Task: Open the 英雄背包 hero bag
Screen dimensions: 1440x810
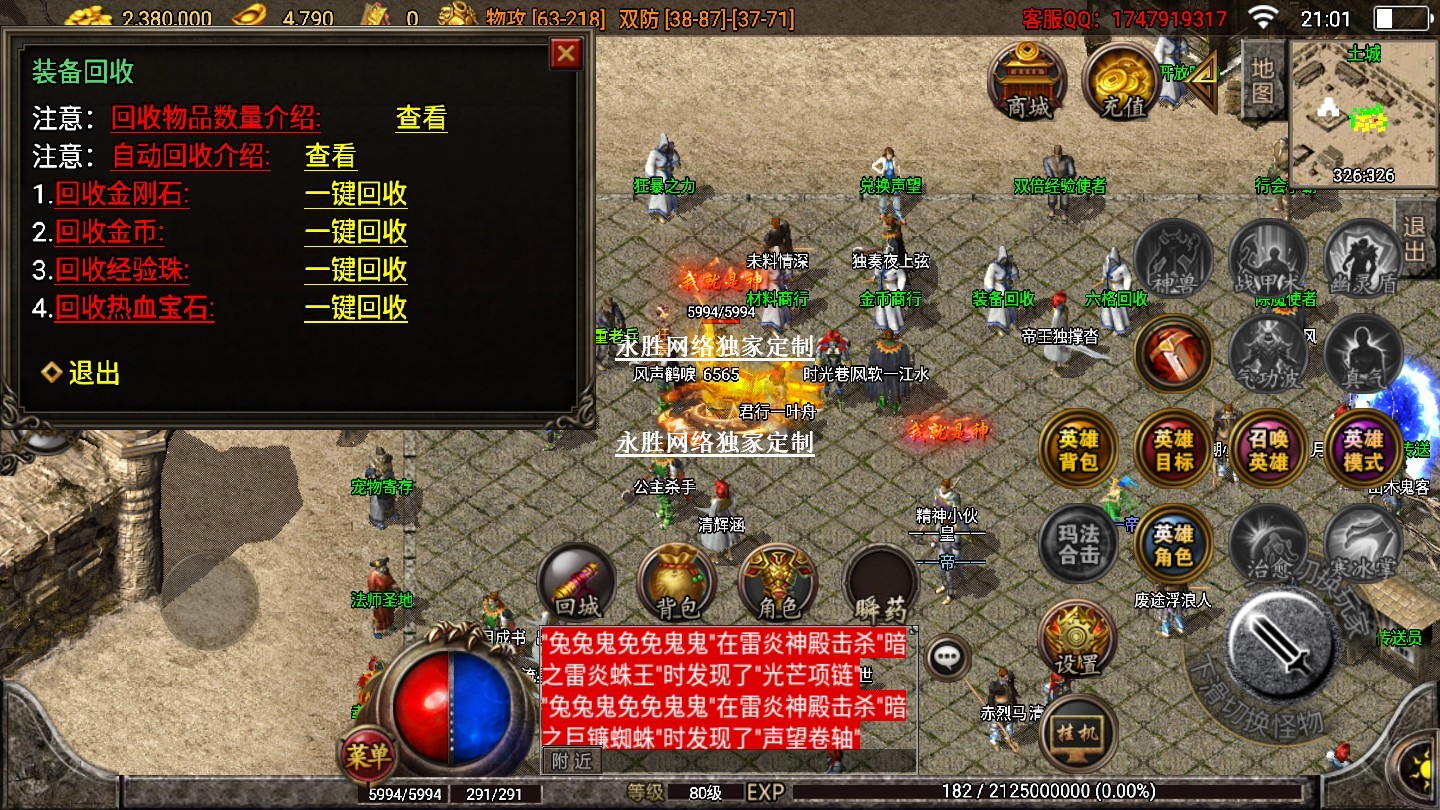Action: pos(1078,451)
